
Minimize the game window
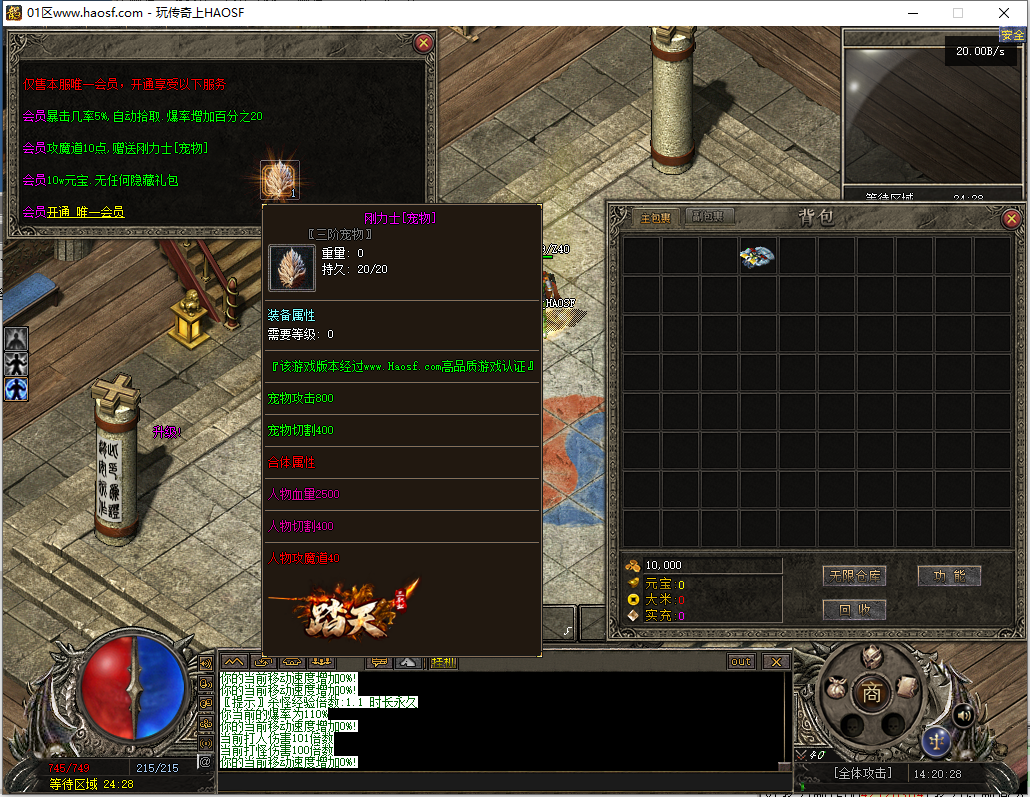click(912, 13)
